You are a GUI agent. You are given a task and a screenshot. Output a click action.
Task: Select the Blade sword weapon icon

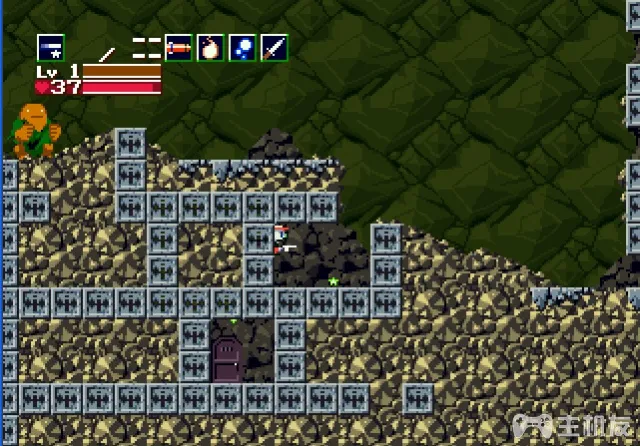click(x=273, y=47)
